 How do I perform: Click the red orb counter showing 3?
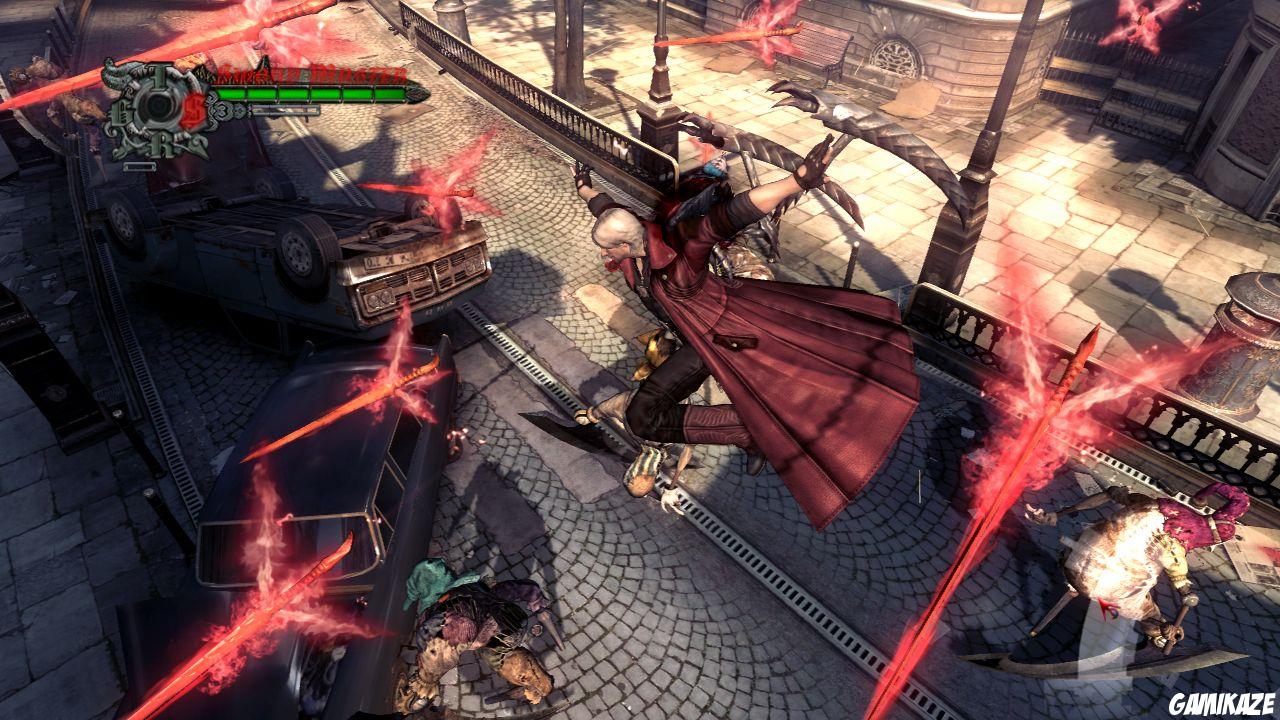[x=223, y=109]
